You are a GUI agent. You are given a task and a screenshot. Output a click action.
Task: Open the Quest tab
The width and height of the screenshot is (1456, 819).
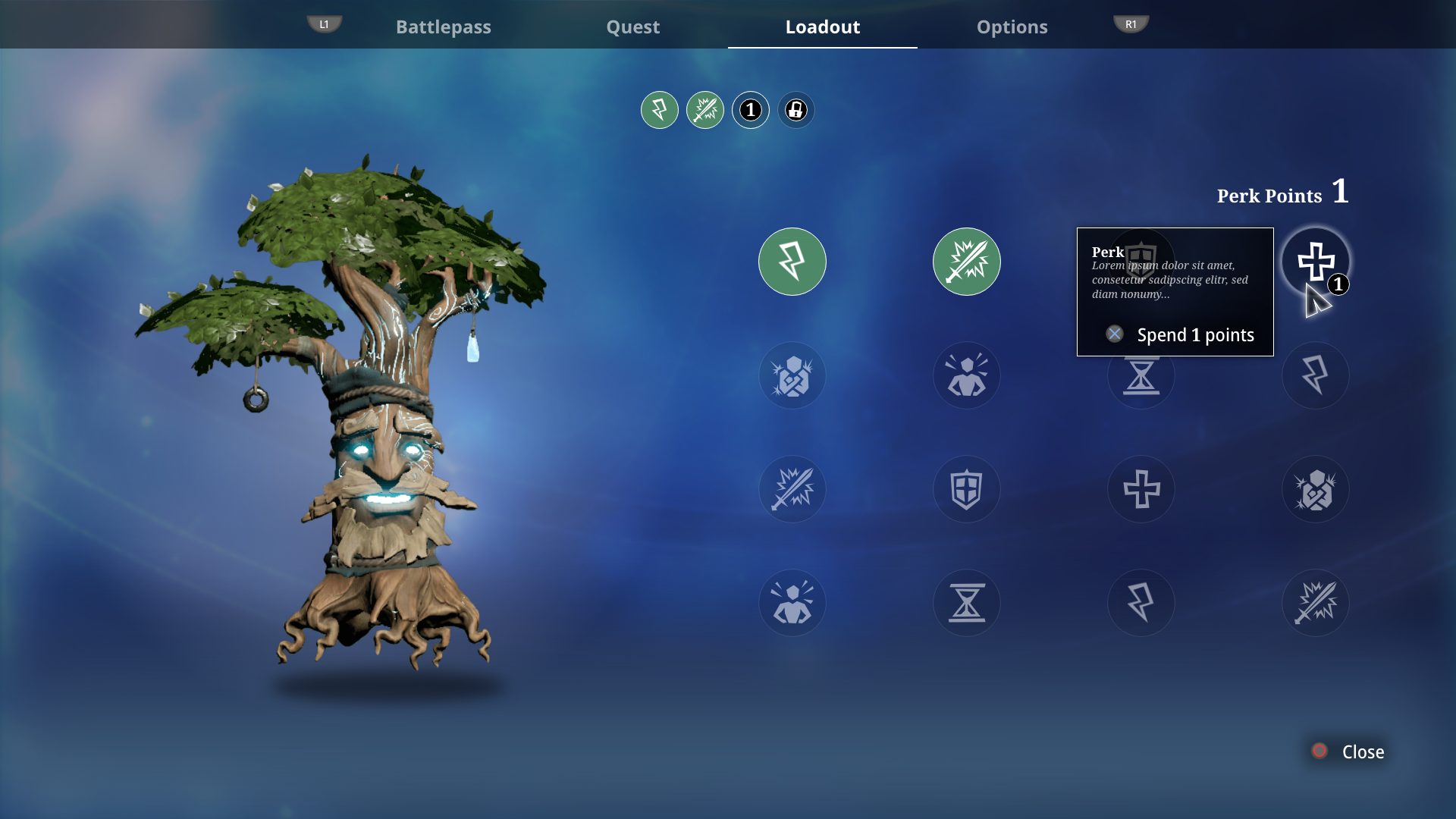coord(632,27)
